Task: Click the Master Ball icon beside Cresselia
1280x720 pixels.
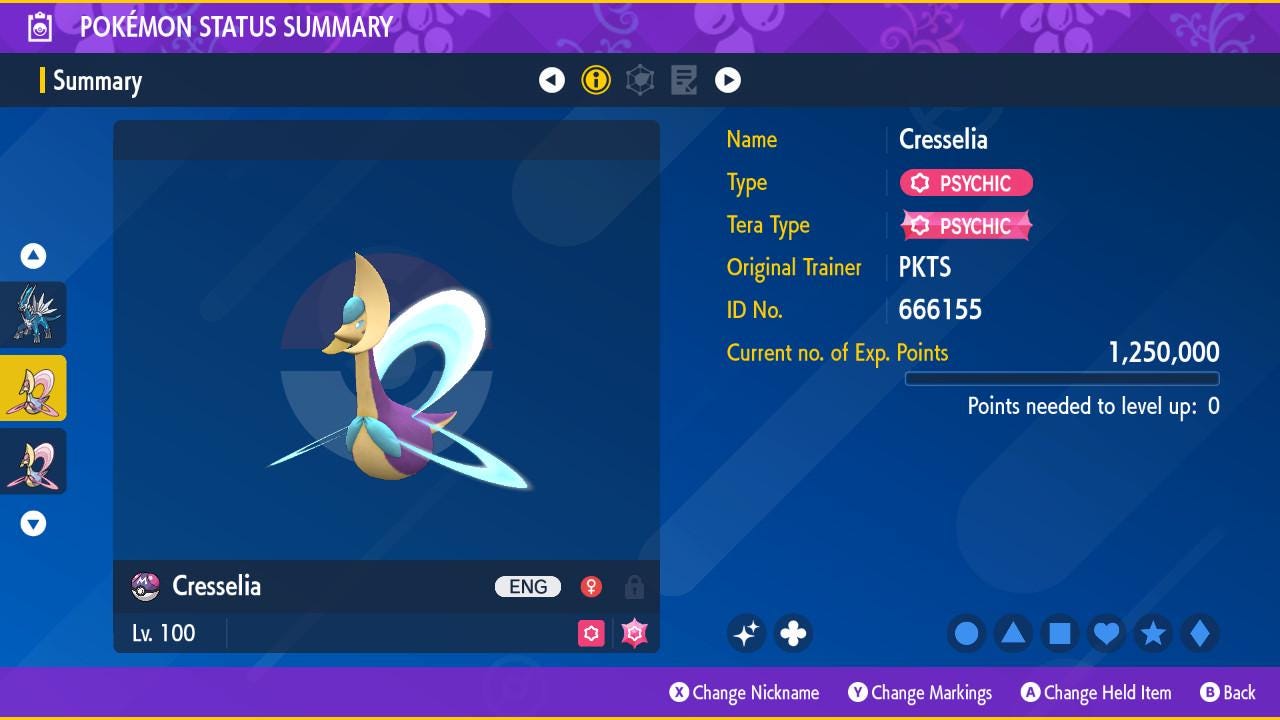Action: click(146, 586)
